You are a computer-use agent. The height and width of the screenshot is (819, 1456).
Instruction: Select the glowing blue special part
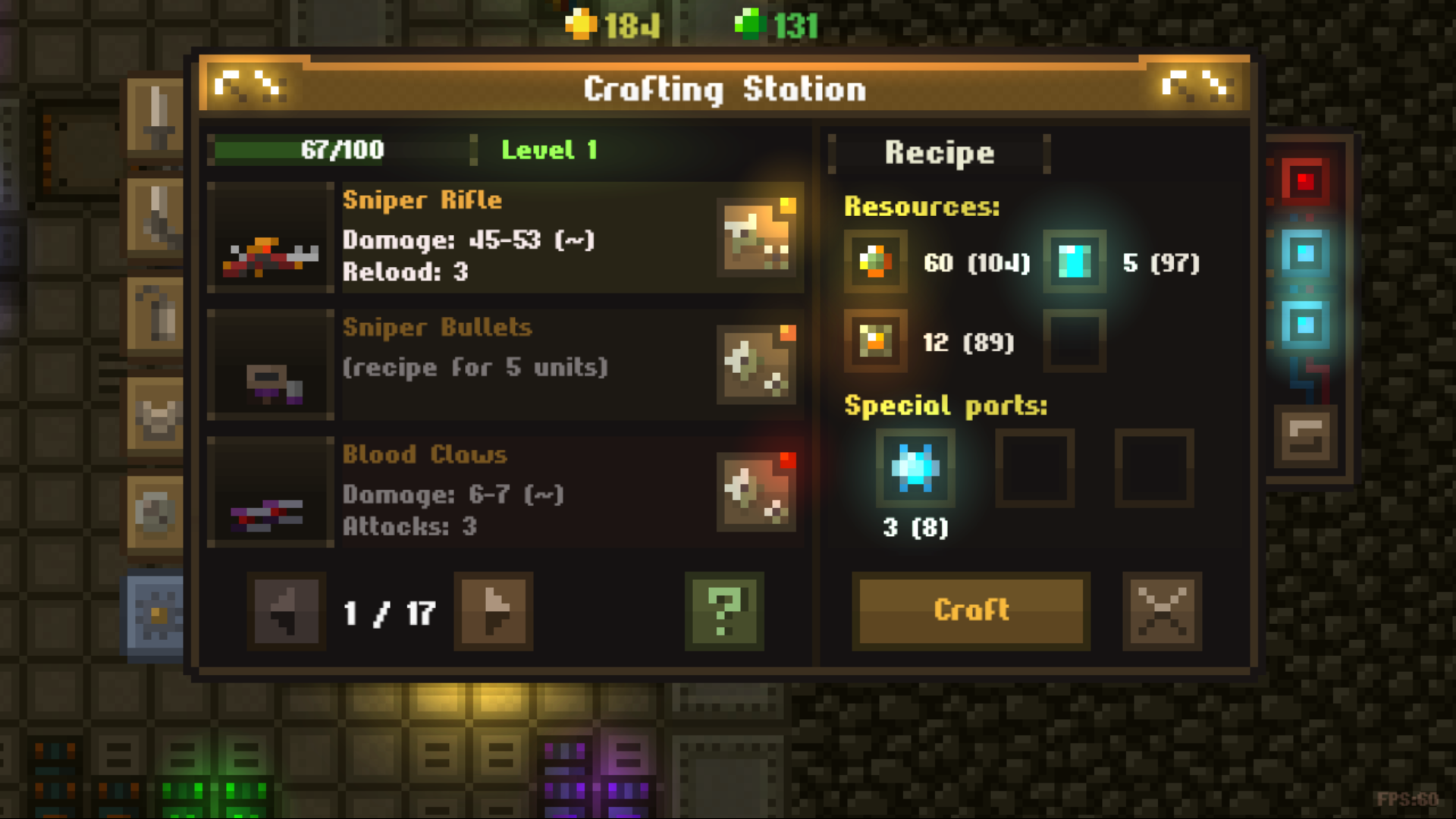pos(915,468)
